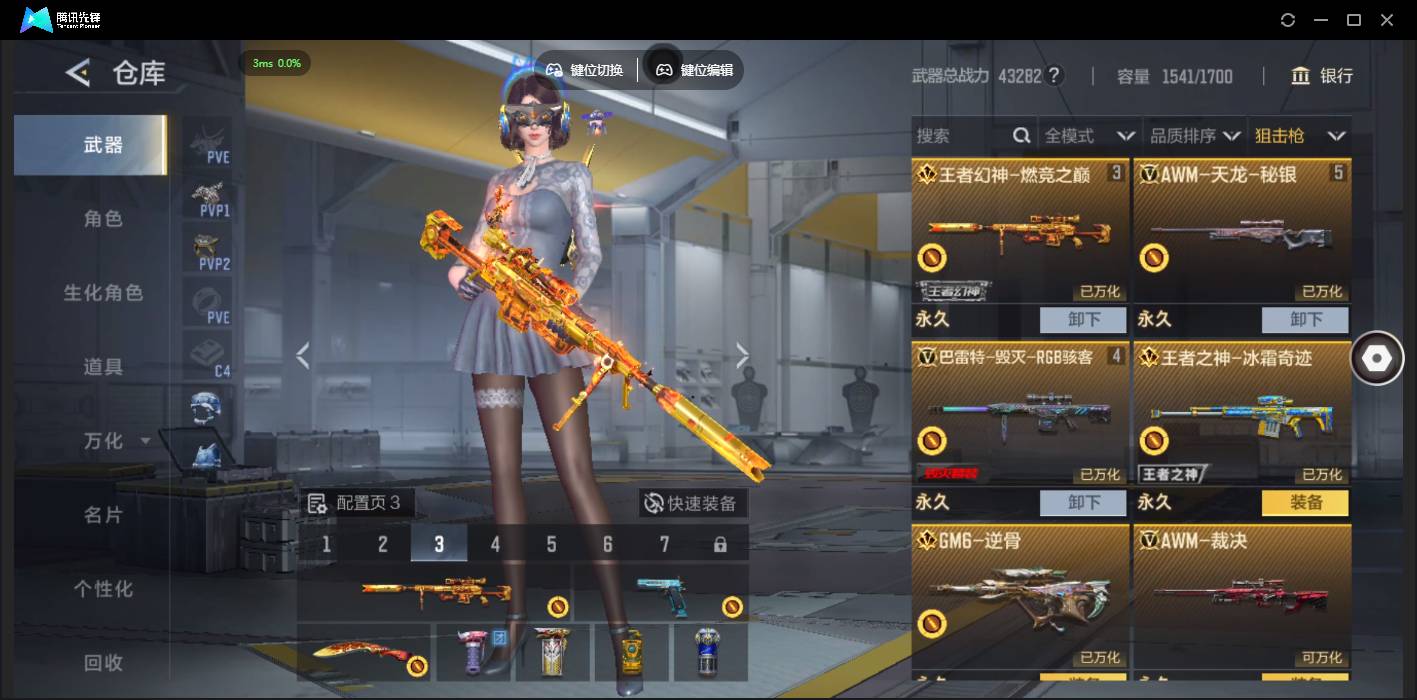Equip the 王者之神-冰霜奇迹 sniper rifle
Image resolution: width=1417 pixels, height=700 pixels.
pyautogui.click(x=1305, y=503)
